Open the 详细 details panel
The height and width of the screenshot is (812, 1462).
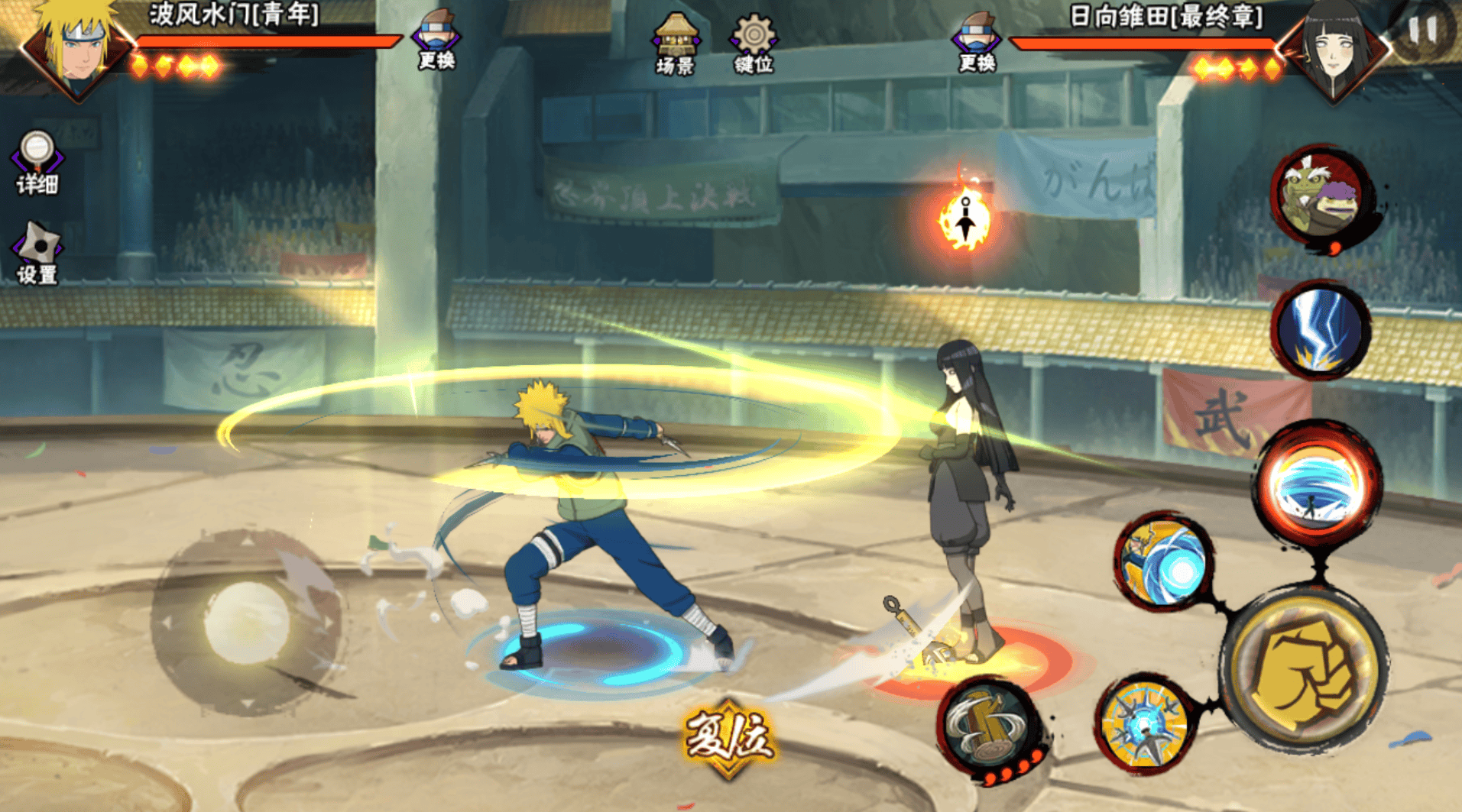(37, 163)
